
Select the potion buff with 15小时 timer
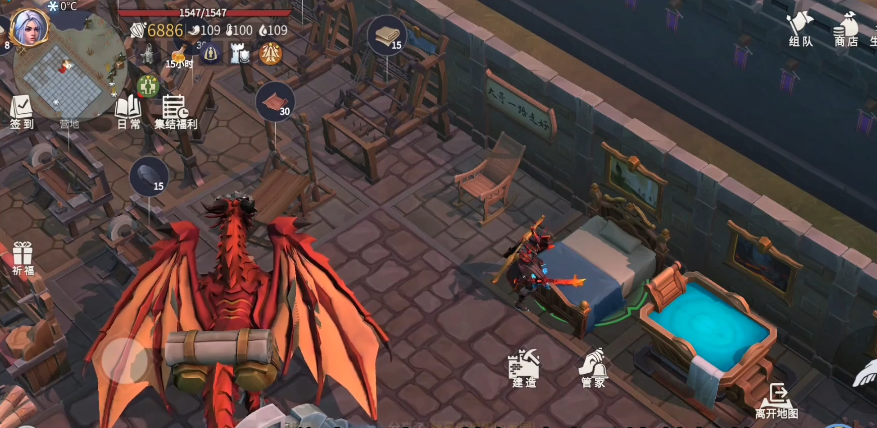[x=178, y=56]
